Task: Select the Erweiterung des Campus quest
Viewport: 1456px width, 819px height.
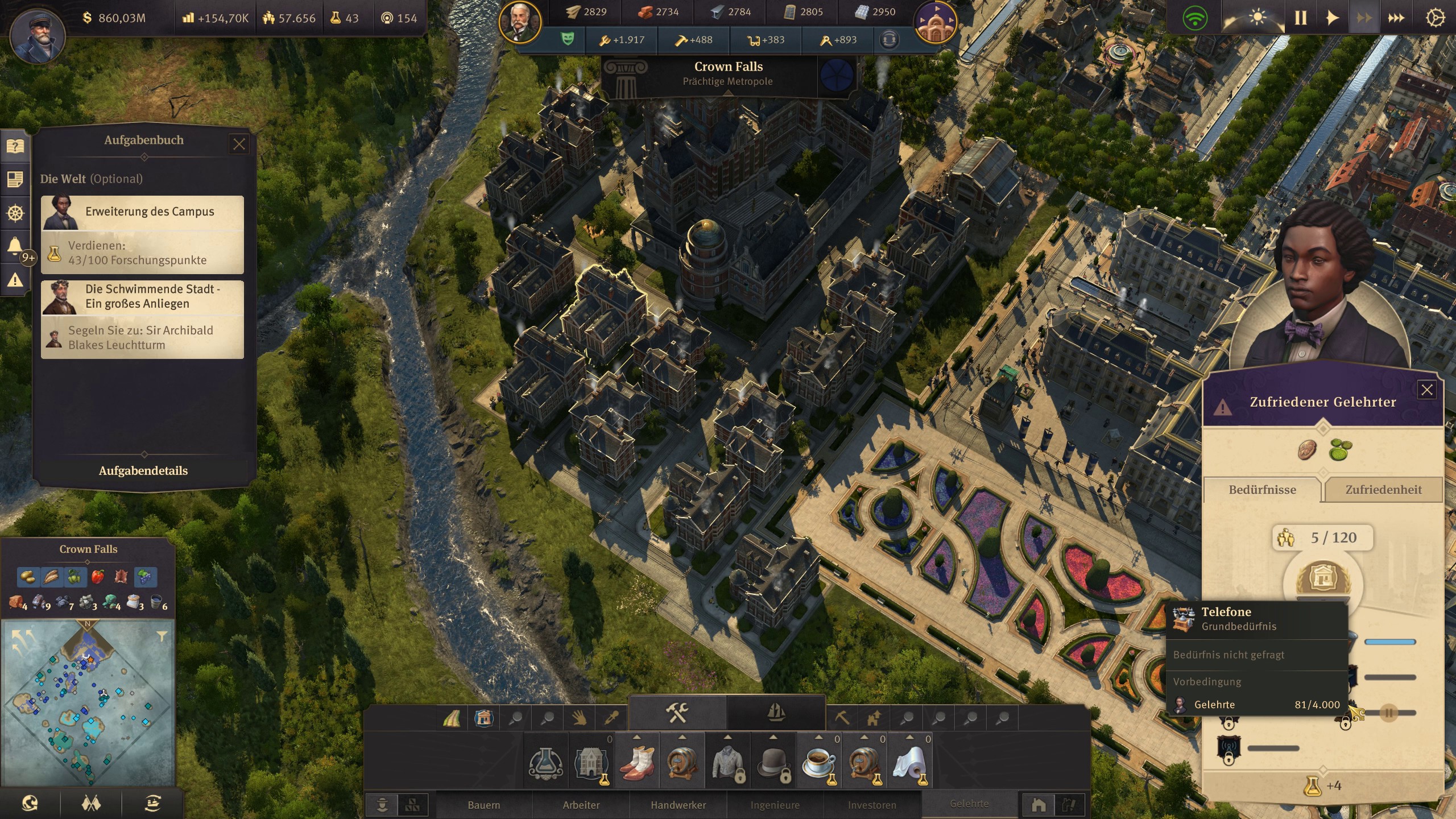Action: point(142,234)
